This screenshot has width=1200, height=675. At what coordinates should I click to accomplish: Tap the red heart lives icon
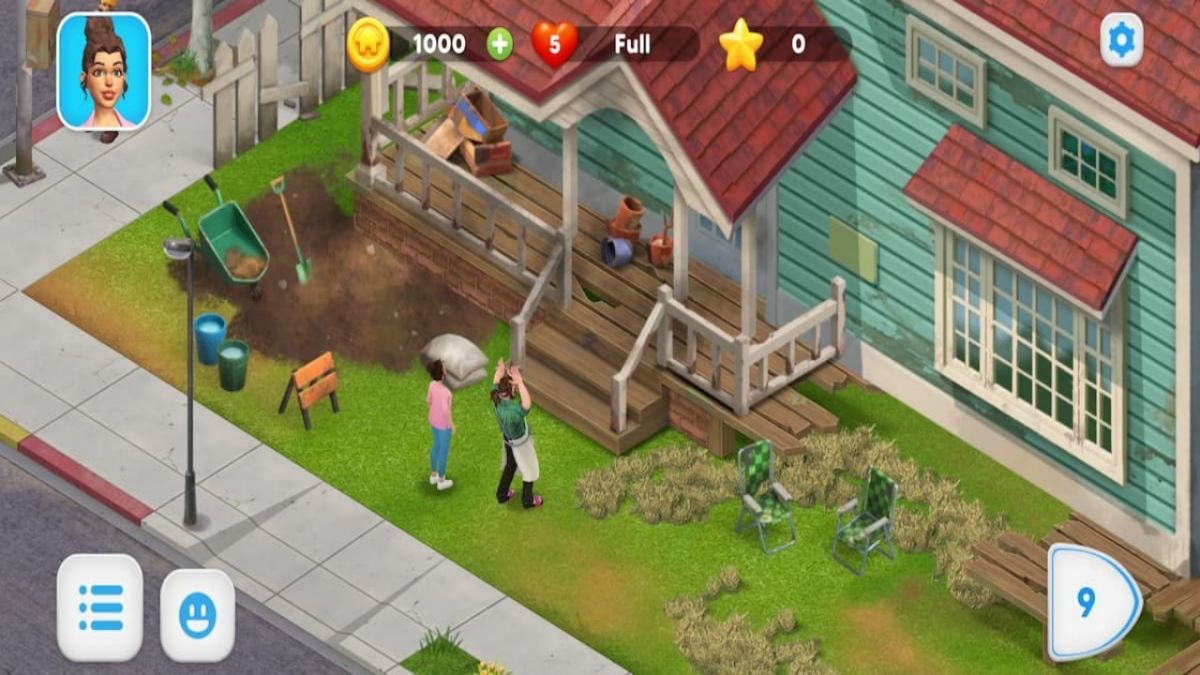554,45
